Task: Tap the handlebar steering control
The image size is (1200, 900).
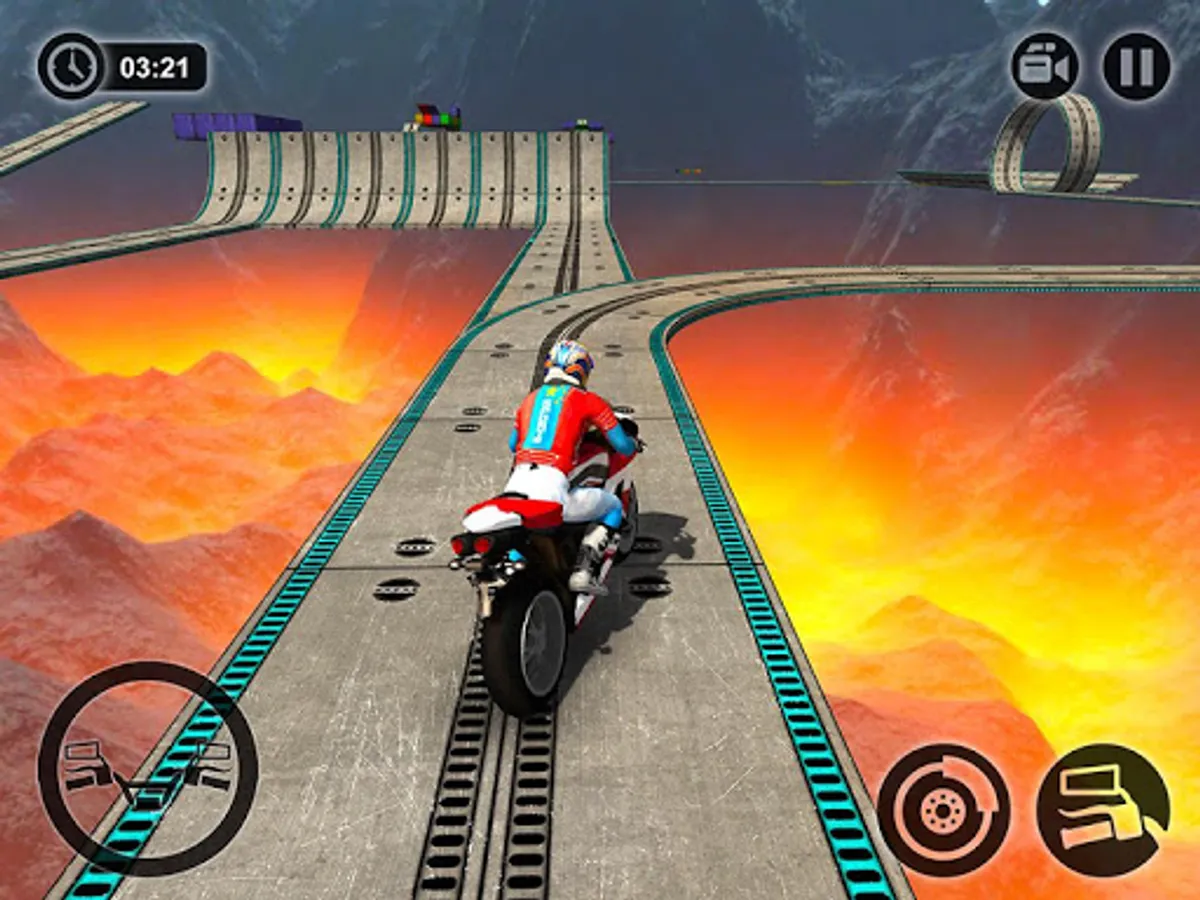Action: tap(148, 770)
